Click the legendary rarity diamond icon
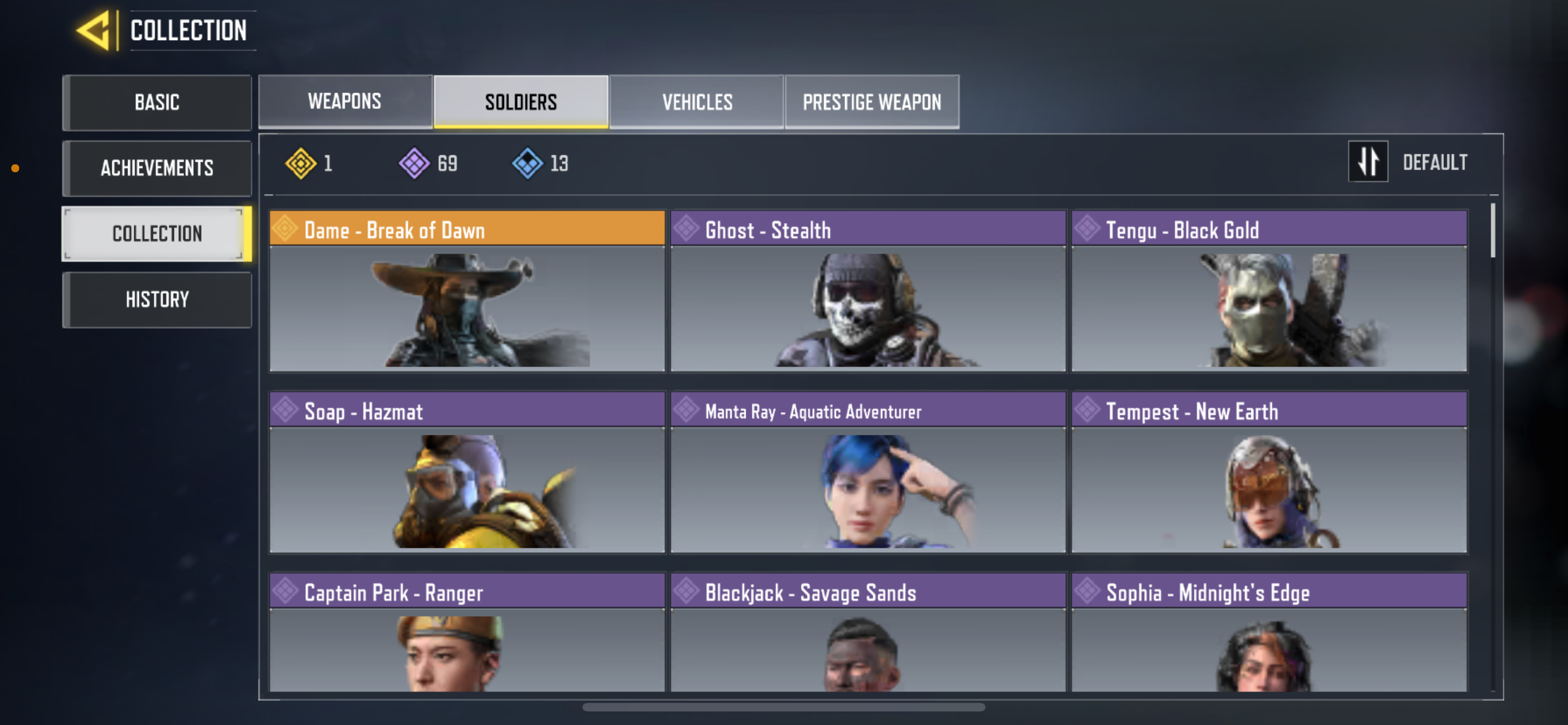The width and height of the screenshot is (1568, 725). [303, 162]
